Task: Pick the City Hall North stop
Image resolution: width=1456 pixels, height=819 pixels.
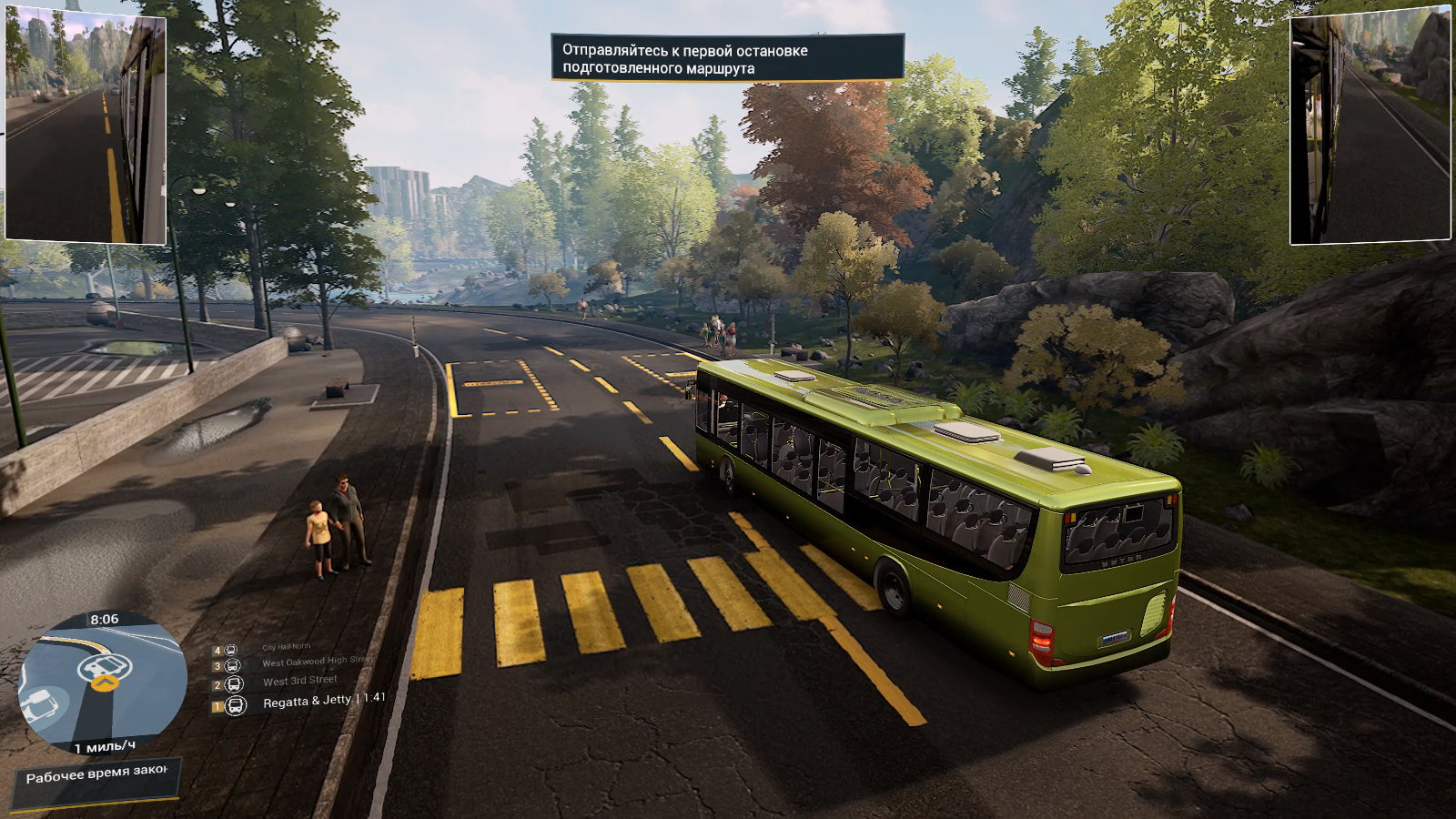Action: click(286, 647)
